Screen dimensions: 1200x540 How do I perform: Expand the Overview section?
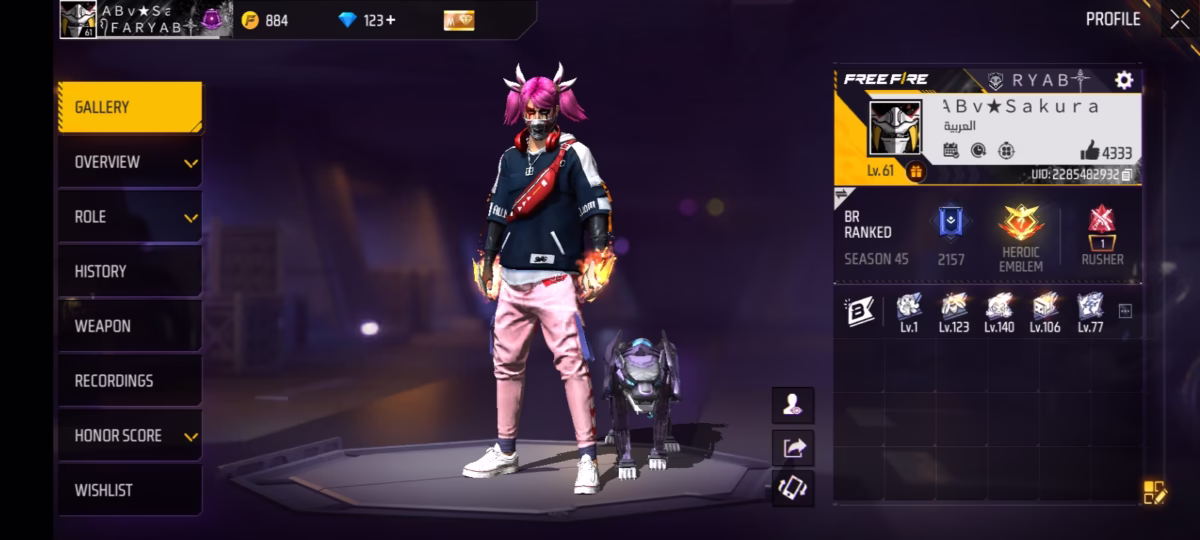point(129,162)
